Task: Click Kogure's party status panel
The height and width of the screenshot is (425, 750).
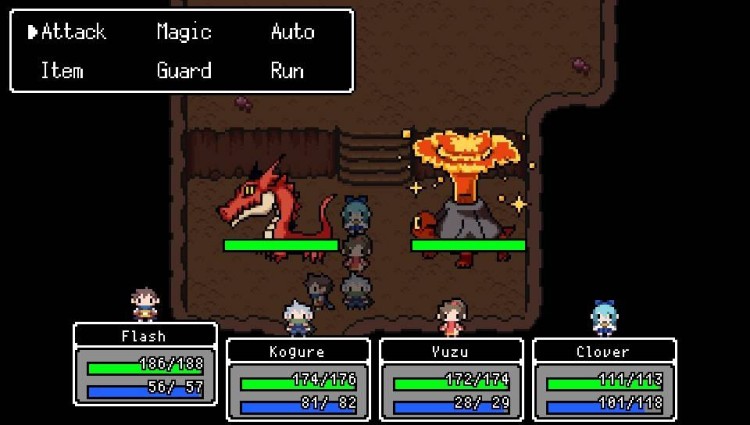Action: (298, 379)
